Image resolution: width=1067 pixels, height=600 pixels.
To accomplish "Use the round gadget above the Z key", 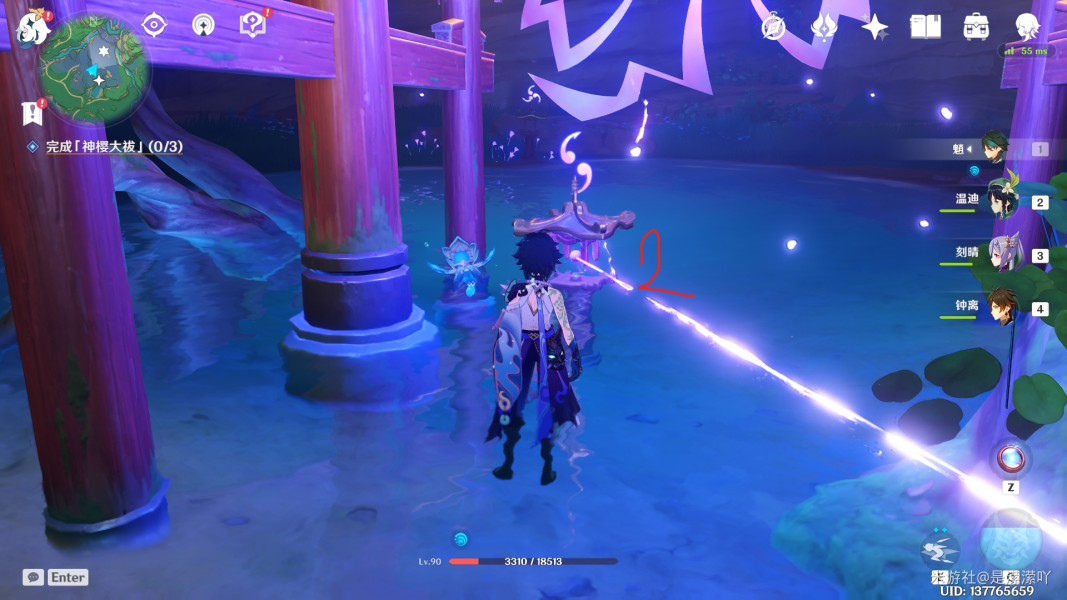I will point(1011,458).
